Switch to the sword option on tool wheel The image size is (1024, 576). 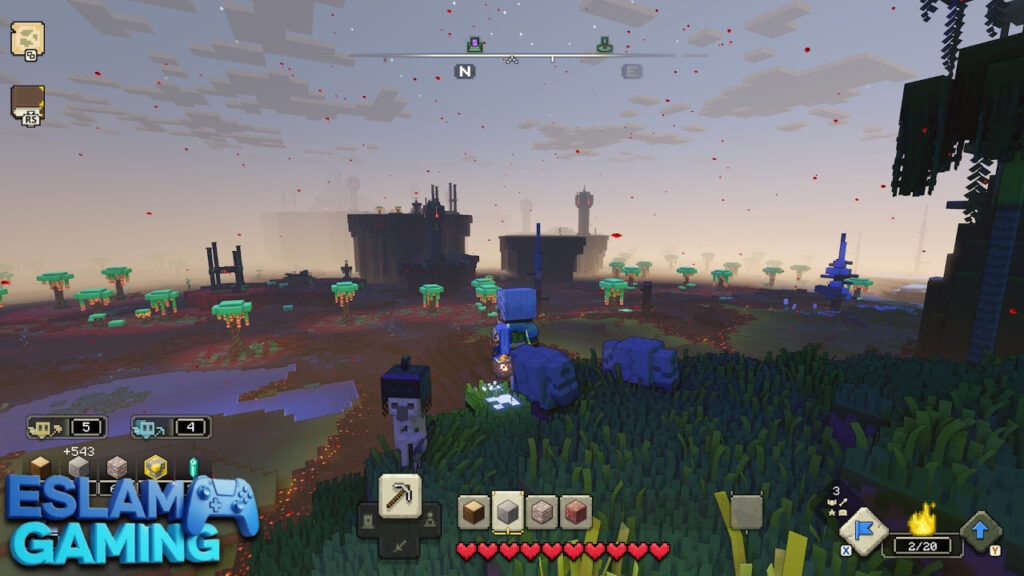pos(399,543)
